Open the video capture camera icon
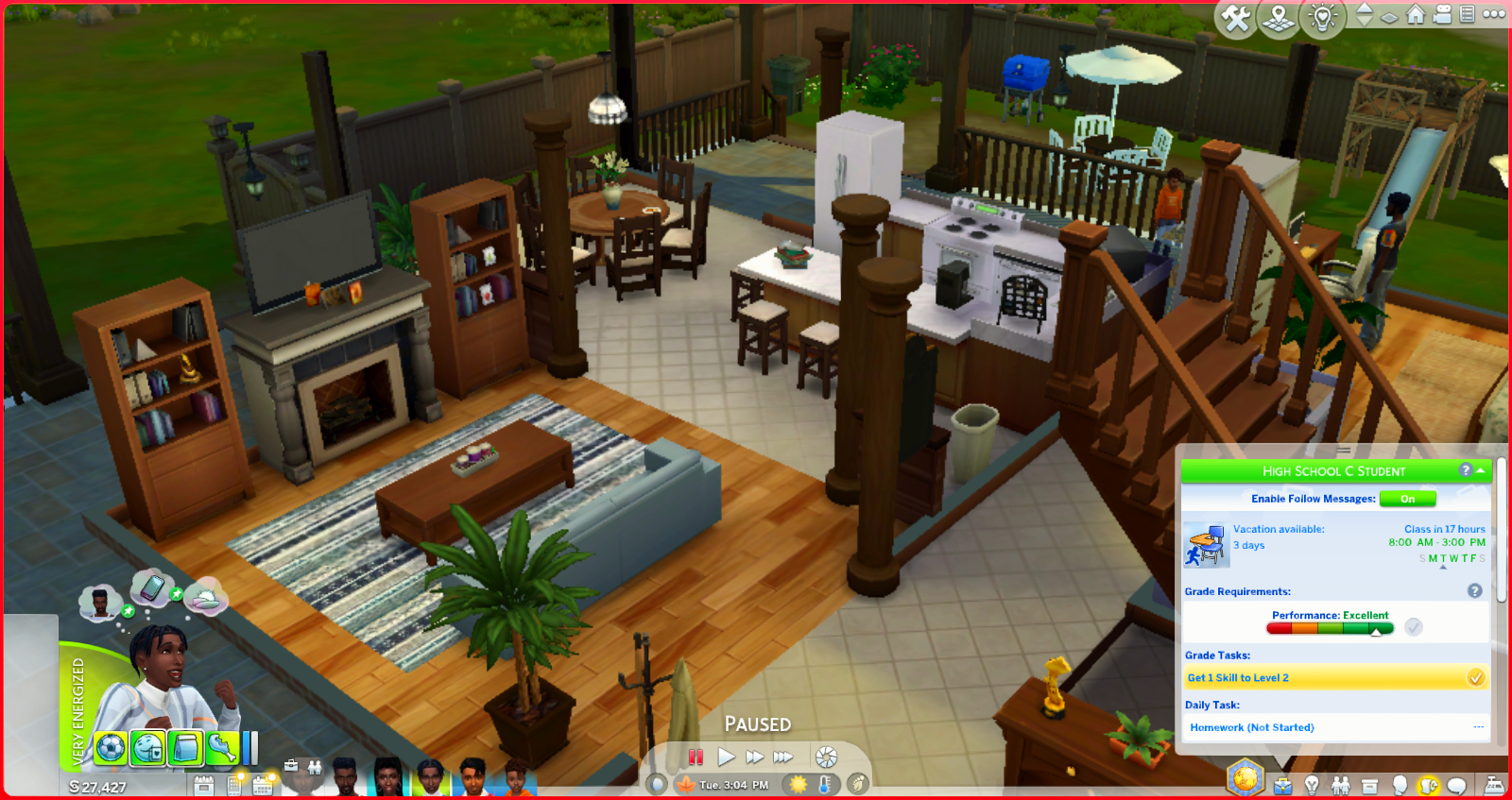Screen dimensions: 1512x800 pyautogui.click(x=1442, y=16)
